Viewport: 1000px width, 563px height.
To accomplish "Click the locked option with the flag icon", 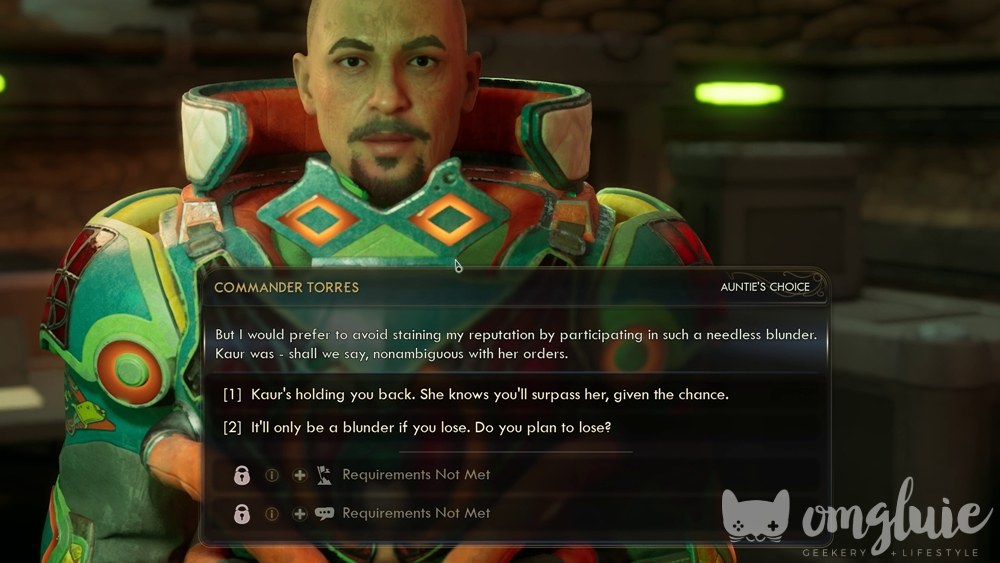I will point(416,475).
